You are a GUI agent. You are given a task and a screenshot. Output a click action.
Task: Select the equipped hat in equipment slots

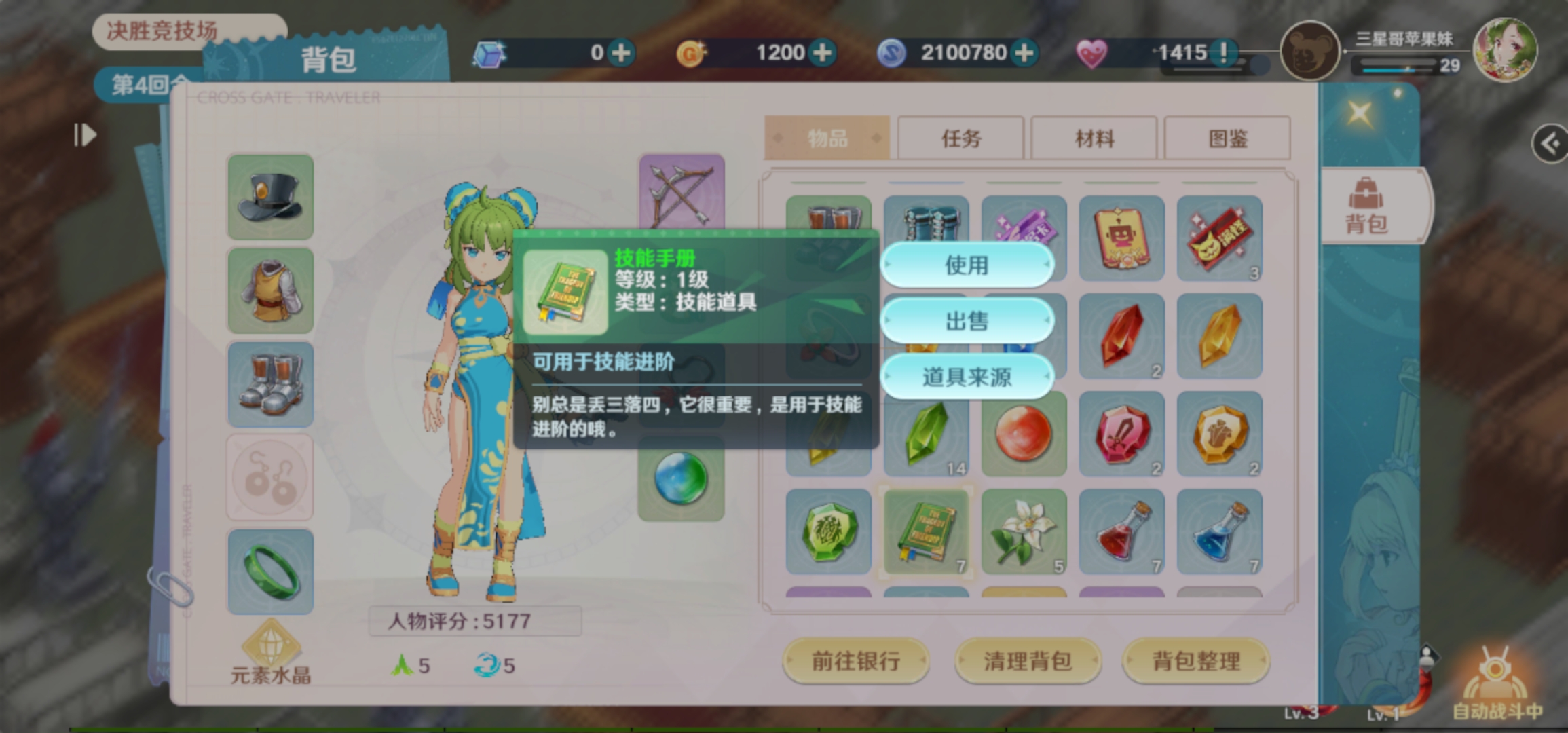pos(270,200)
